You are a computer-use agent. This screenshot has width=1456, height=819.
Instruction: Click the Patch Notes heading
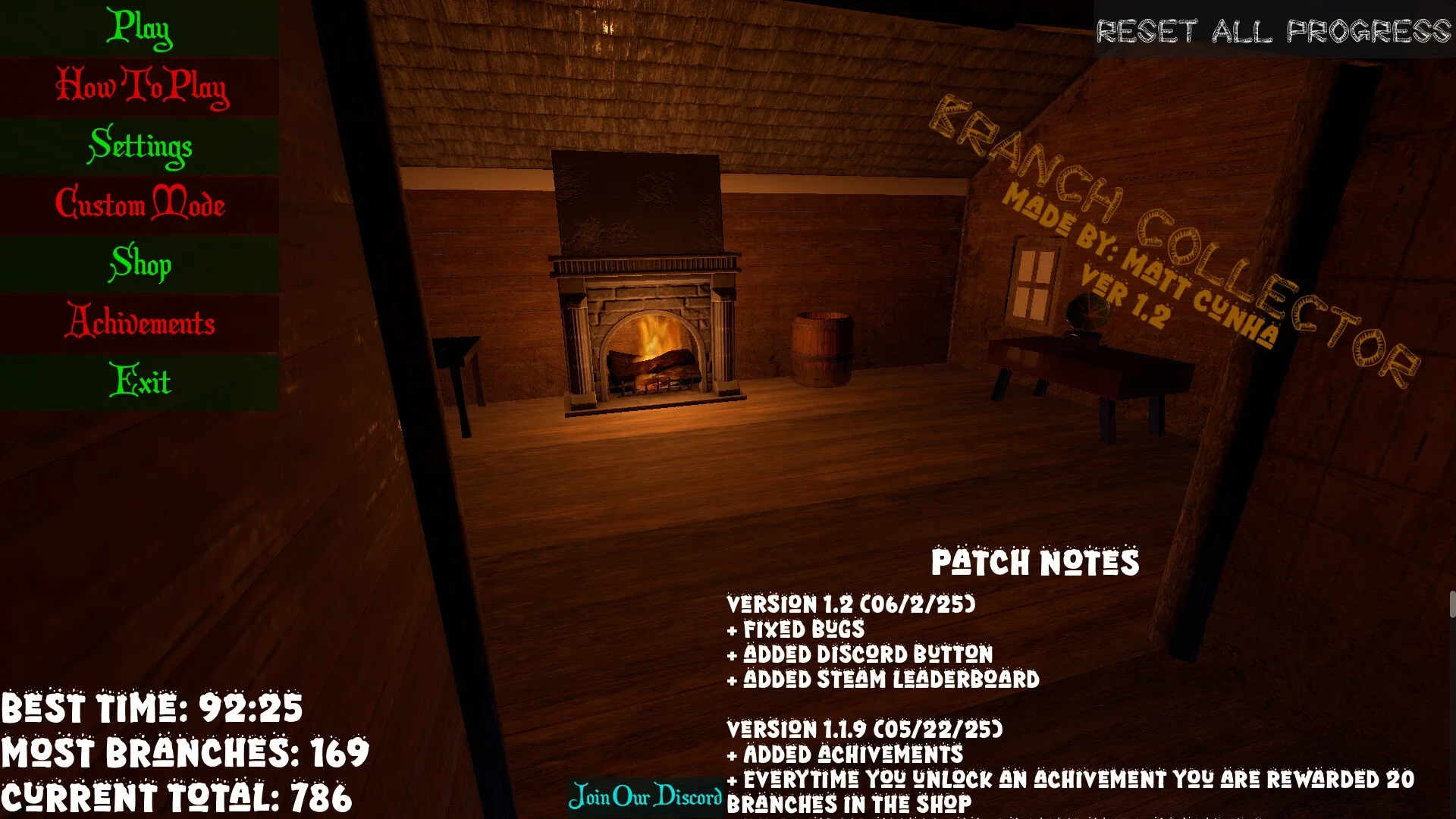[x=1035, y=563]
